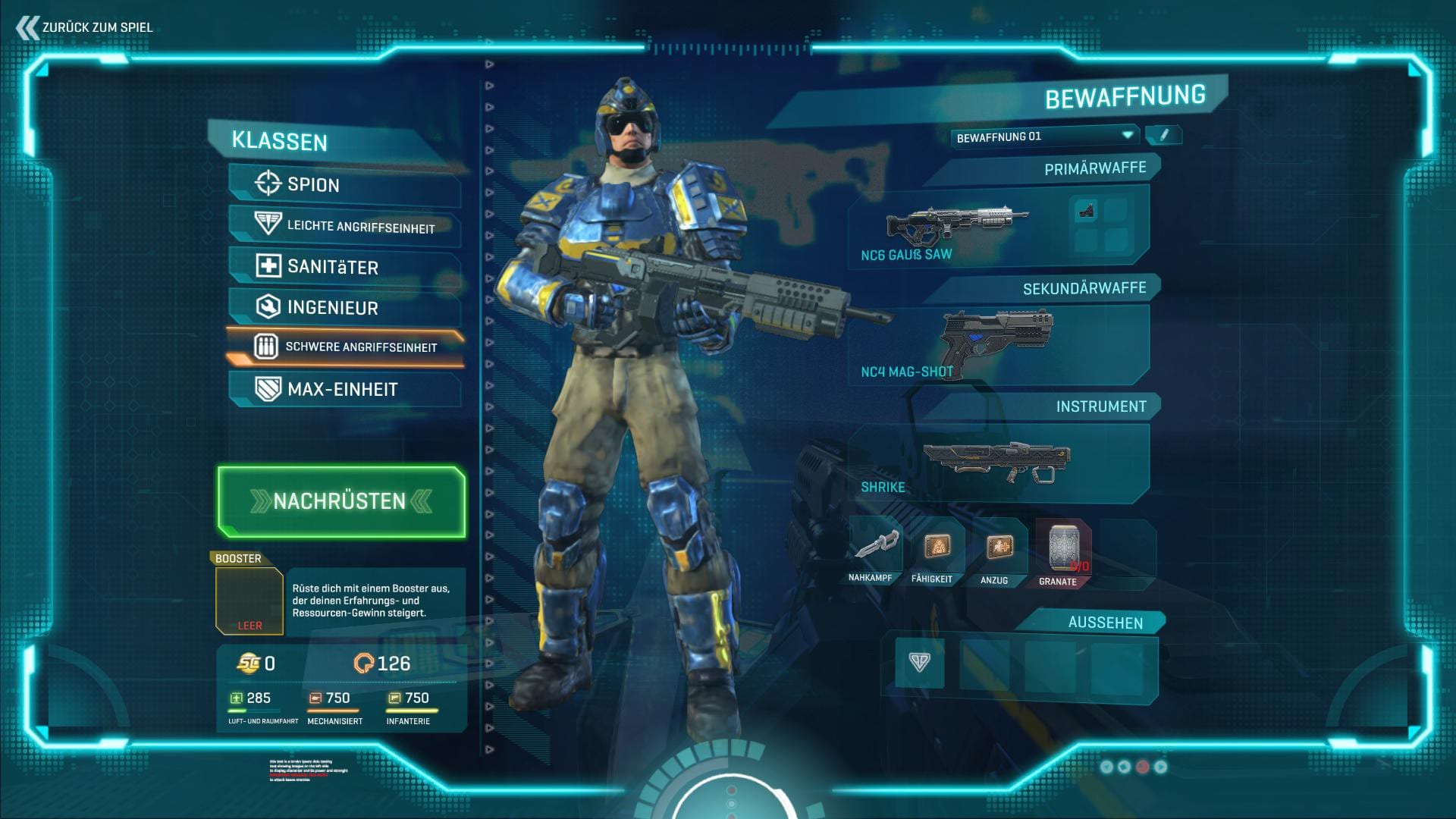Choose Leichte Angriffseinheit class
This screenshot has width=1456, height=819.
344,226
